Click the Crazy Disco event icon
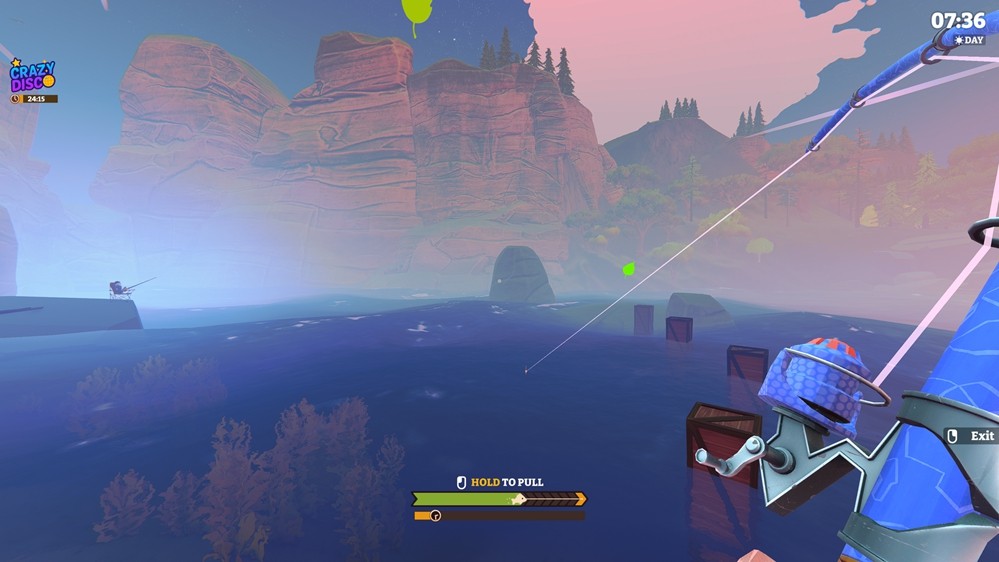Screen dimensions: 999x562 click(x=32, y=76)
